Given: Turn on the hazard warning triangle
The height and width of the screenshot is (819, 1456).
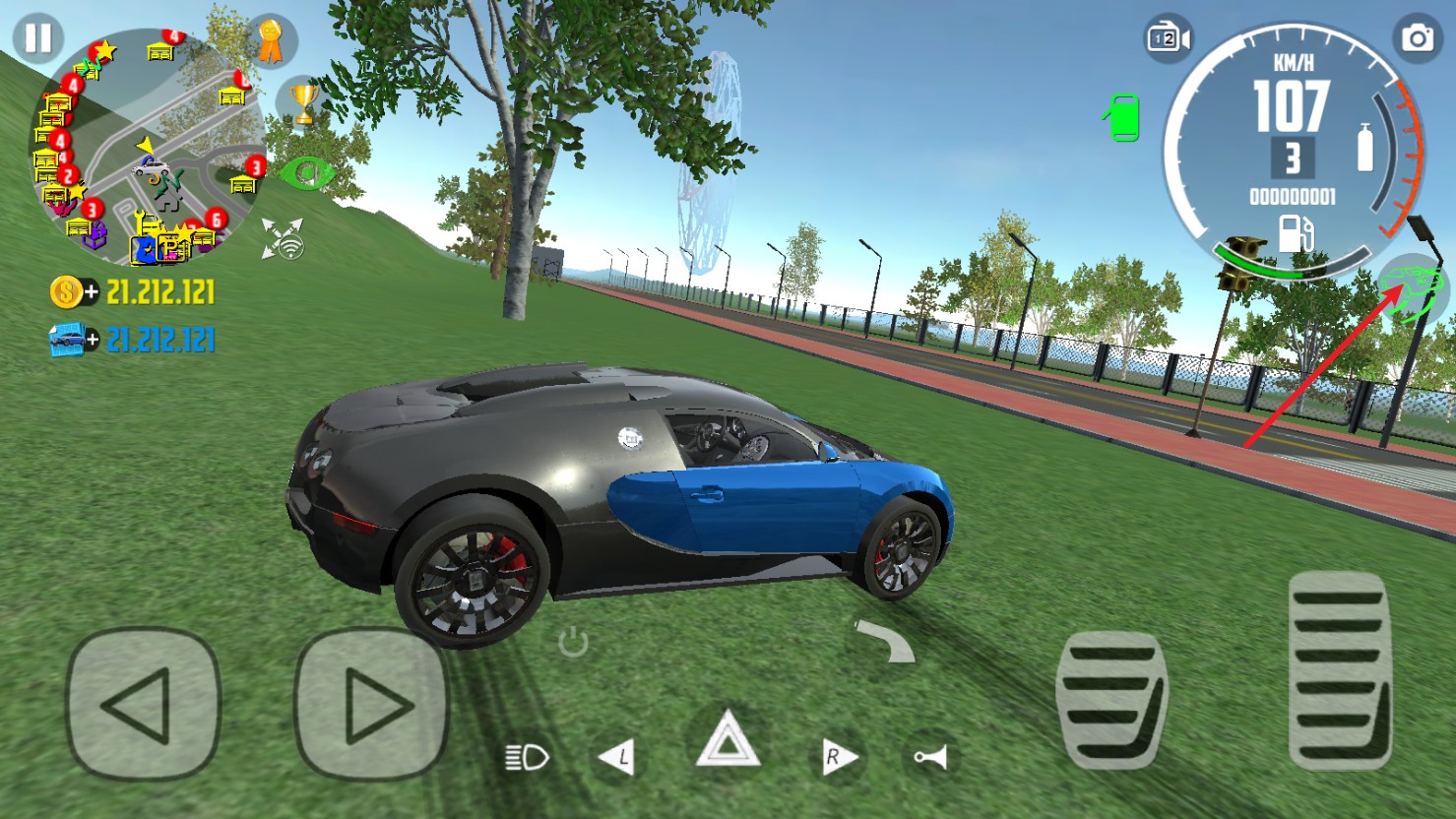Looking at the screenshot, I should click(728, 741).
